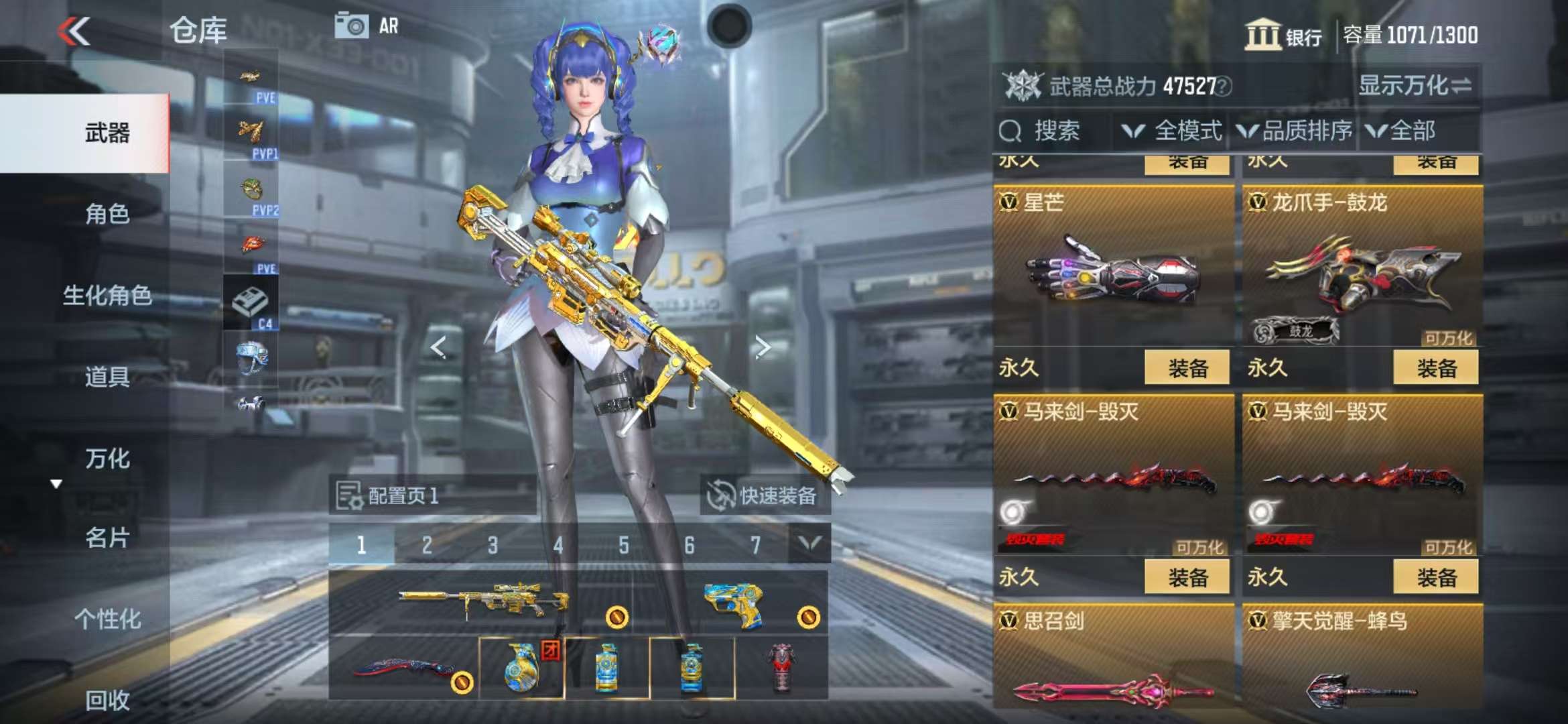Screen dimensions: 1568x724
Task: Open the 品质排序 sort dropdown
Action: click(1295, 131)
